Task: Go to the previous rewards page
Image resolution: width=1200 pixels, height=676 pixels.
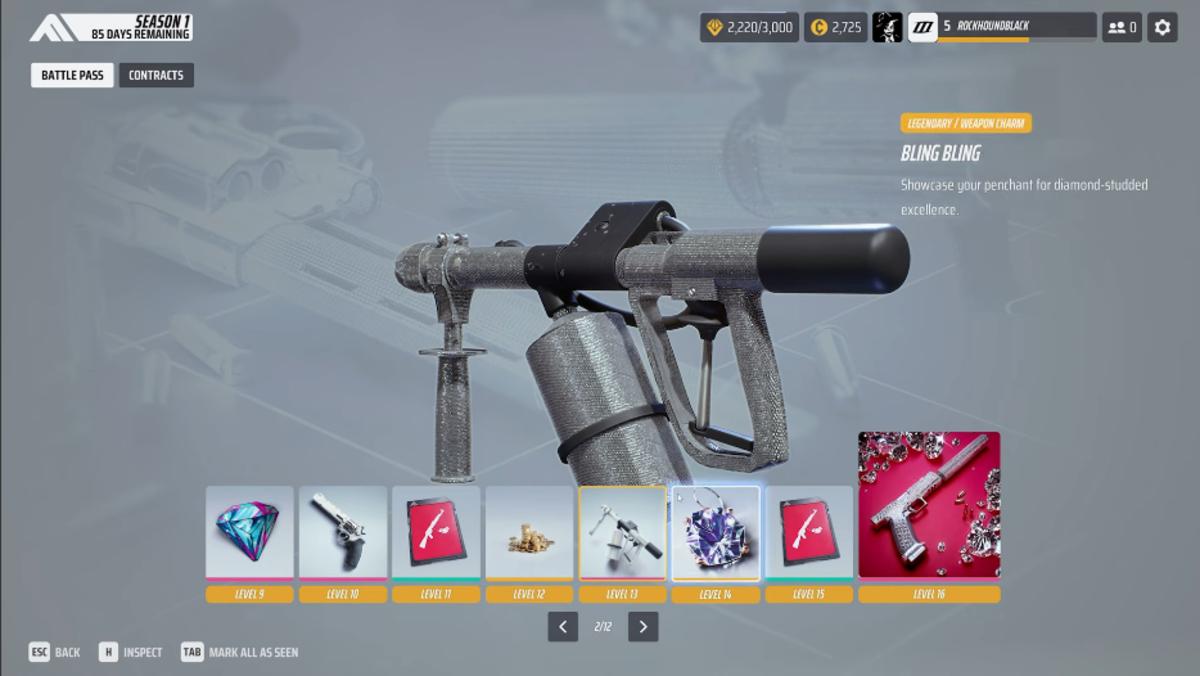Action: pyautogui.click(x=563, y=627)
